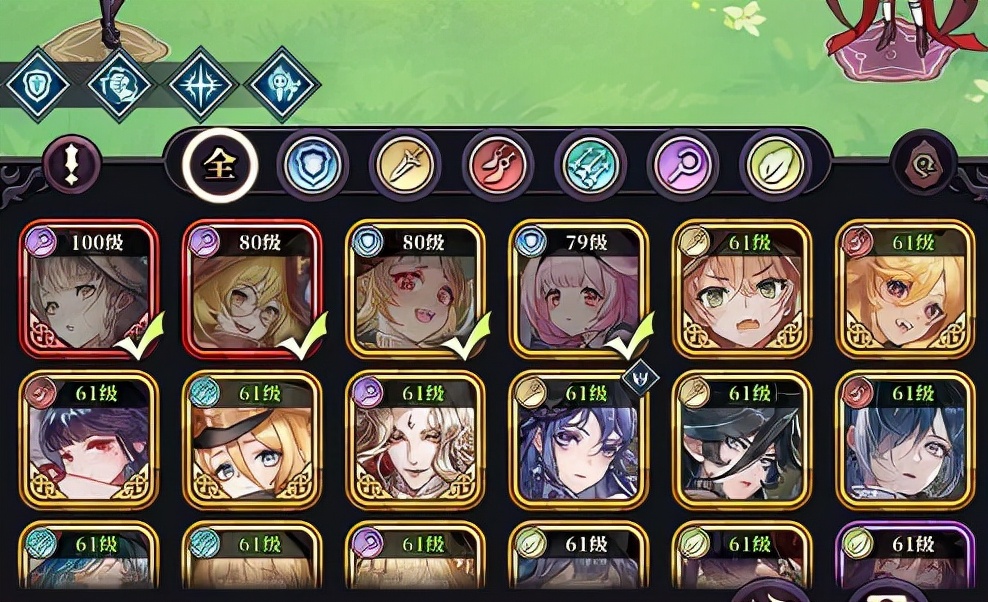Deselect the level 80 blonde glasses hero
Viewport: 988px width, 602px height.
pyautogui.click(x=252, y=290)
